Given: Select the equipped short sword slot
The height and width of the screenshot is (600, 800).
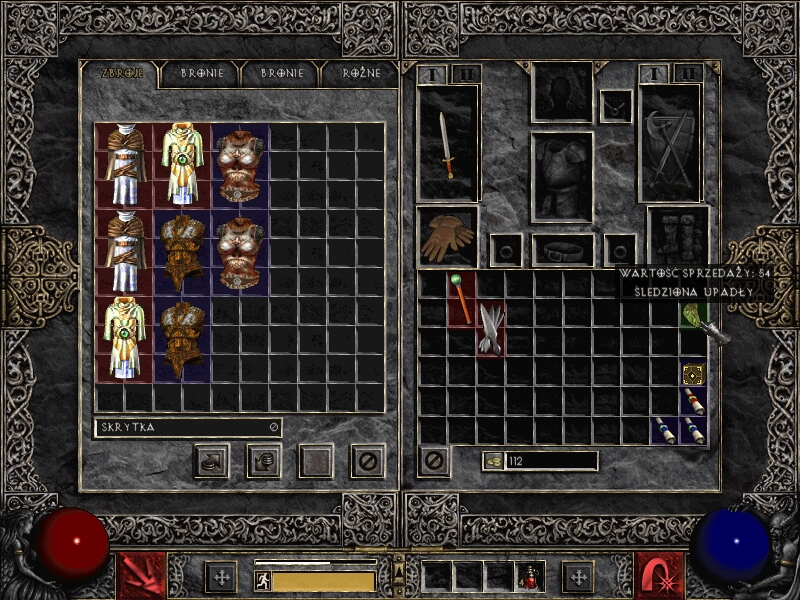Looking at the screenshot, I should pos(447,143).
